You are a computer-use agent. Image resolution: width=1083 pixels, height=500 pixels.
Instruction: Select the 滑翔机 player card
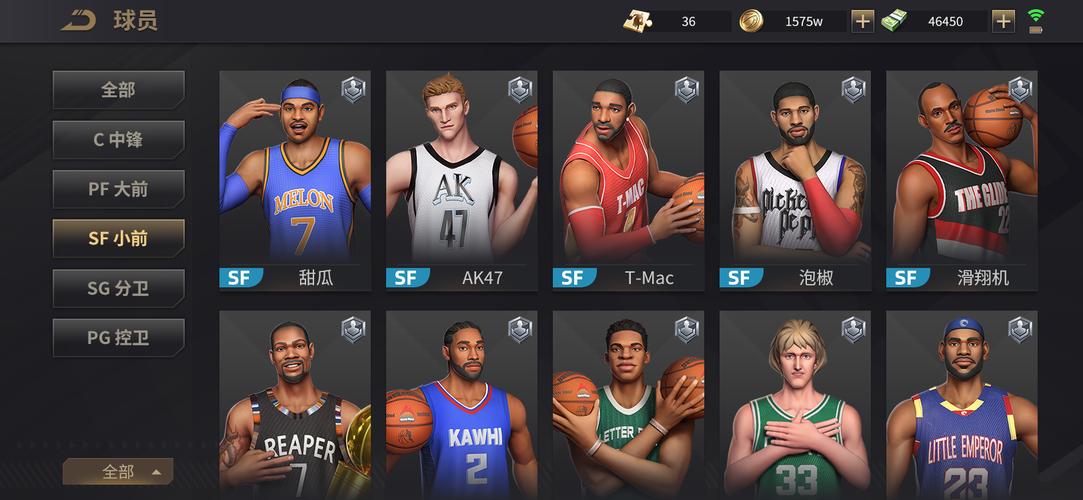click(x=961, y=180)
